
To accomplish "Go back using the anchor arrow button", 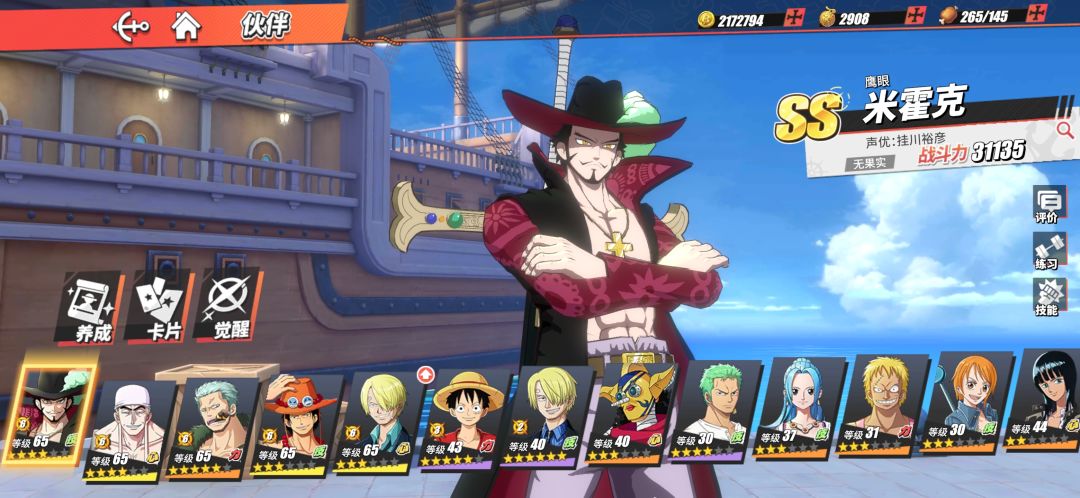I will point(130,24).
